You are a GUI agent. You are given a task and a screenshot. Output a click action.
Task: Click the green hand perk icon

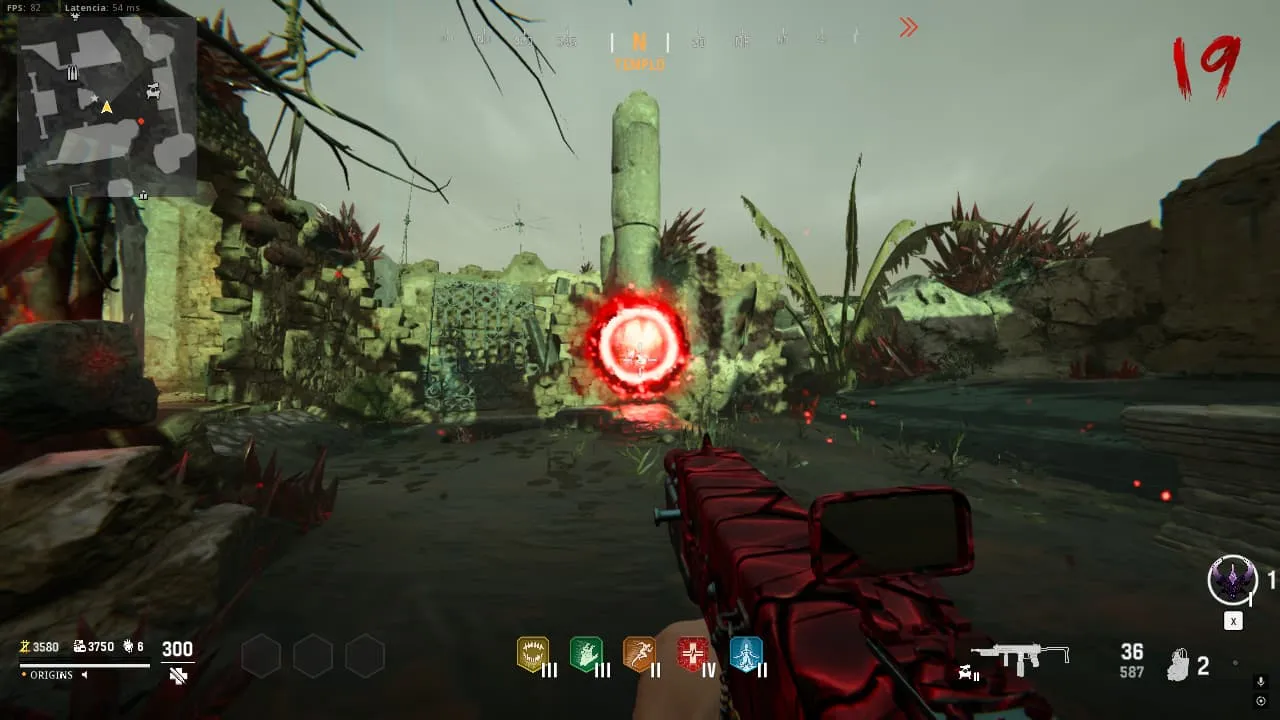(x=585, y=654)
